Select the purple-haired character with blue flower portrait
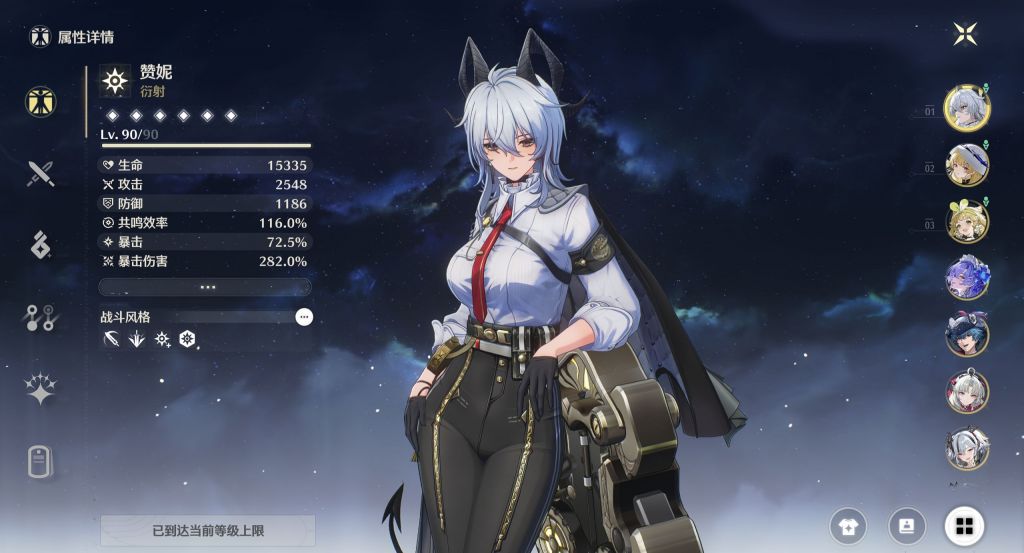This screenshot has height=553, width=1024. (x=967, y=277)
